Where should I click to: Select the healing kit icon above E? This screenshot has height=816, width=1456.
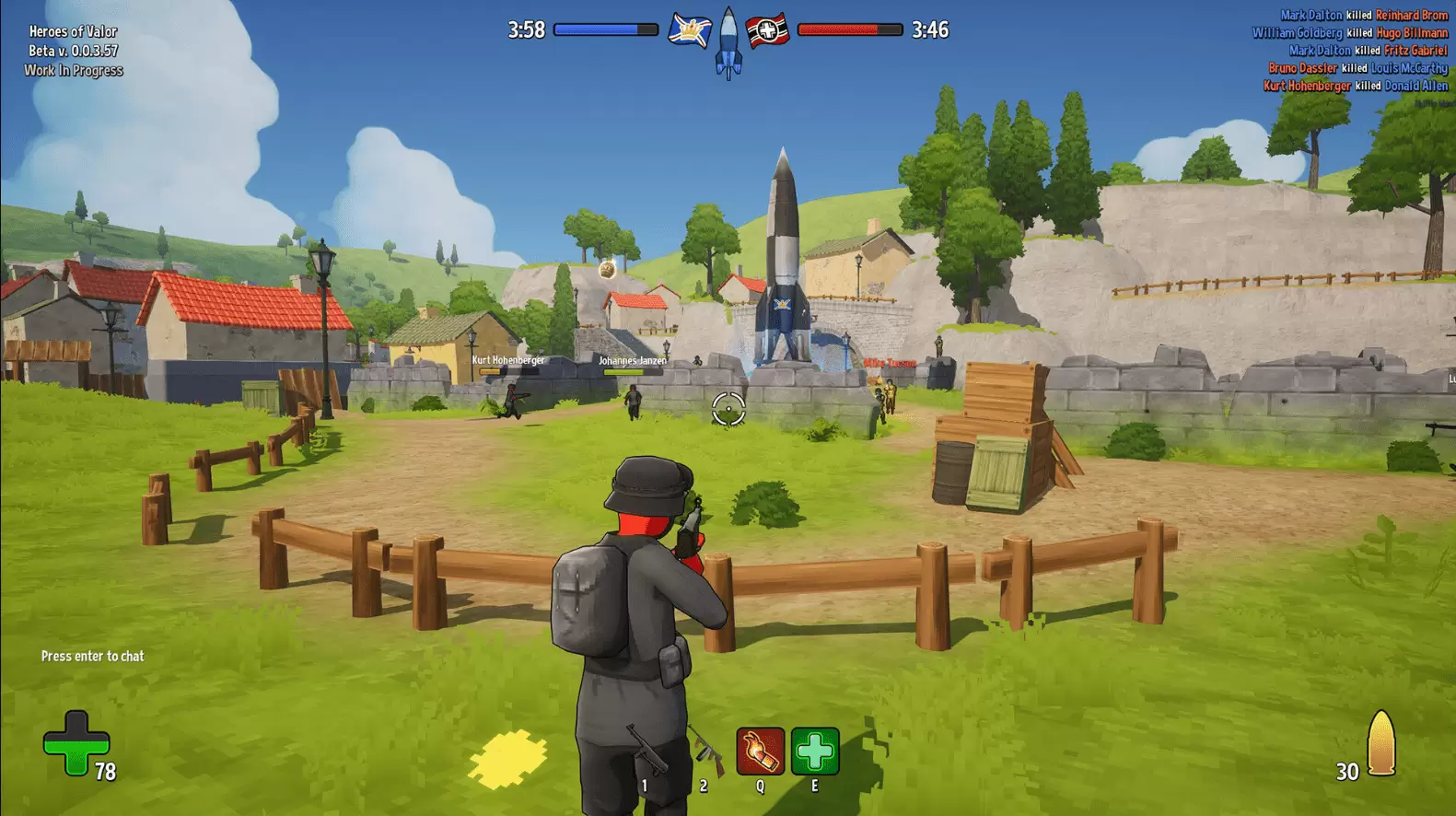point(814,752)
